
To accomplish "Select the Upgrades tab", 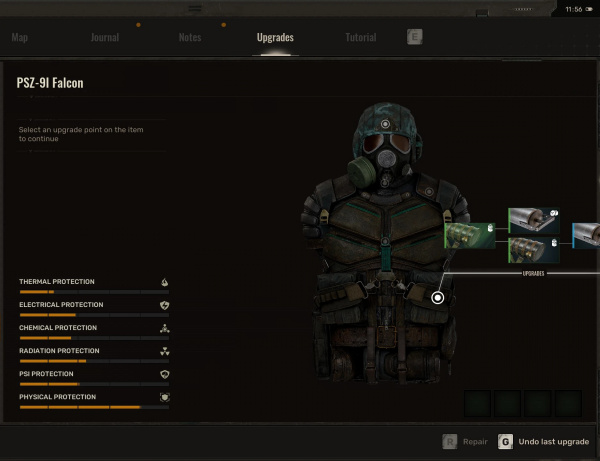I will [x=275, y=38].
